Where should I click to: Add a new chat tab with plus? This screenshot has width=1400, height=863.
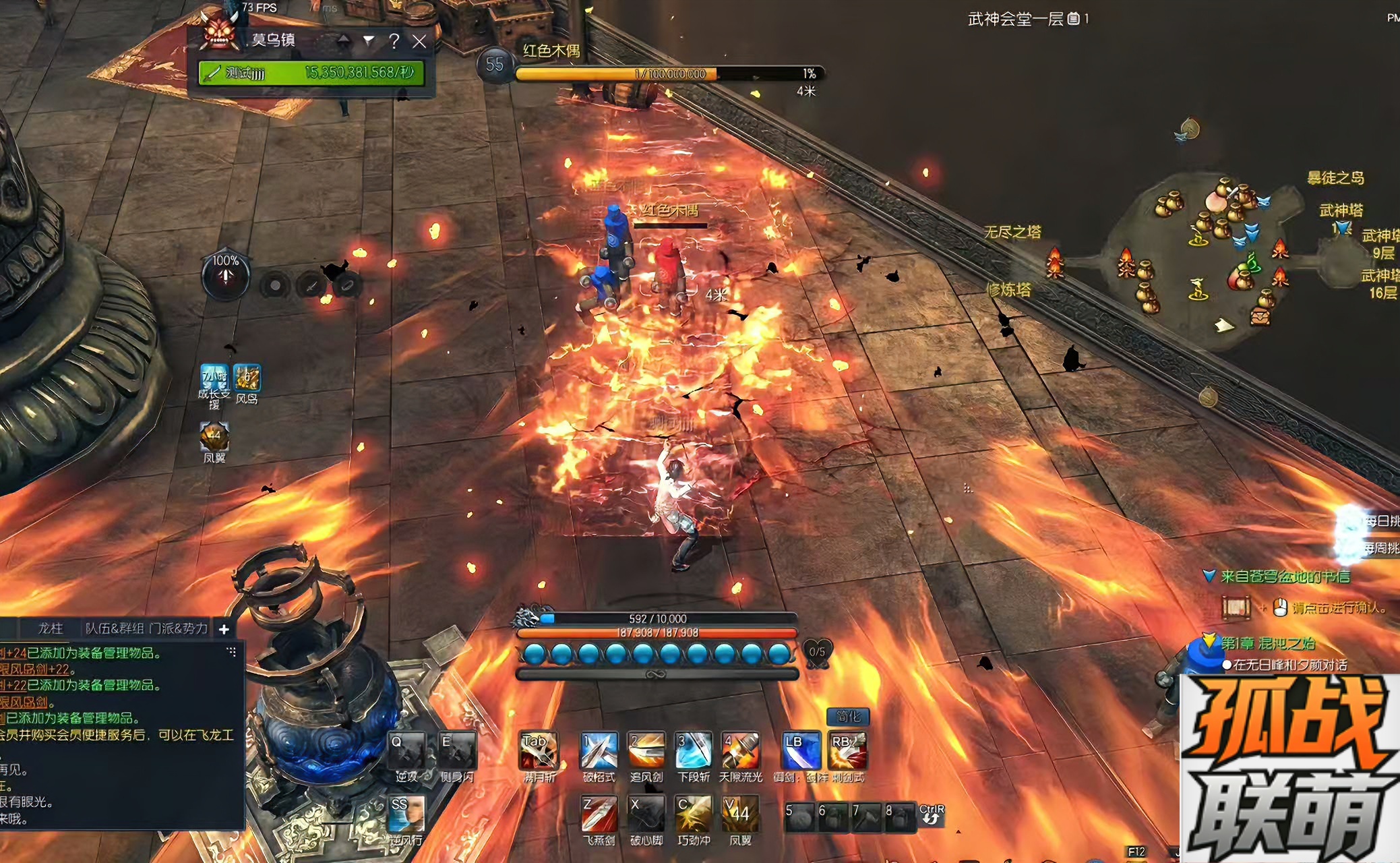pos(224,629)
